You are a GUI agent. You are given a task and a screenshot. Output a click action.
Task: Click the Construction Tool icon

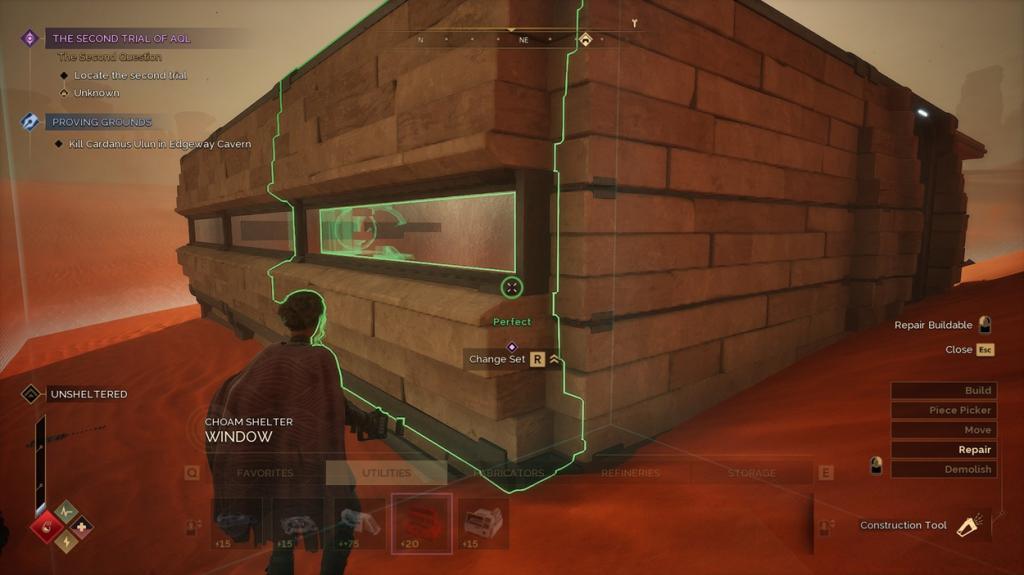pos(967,526)
